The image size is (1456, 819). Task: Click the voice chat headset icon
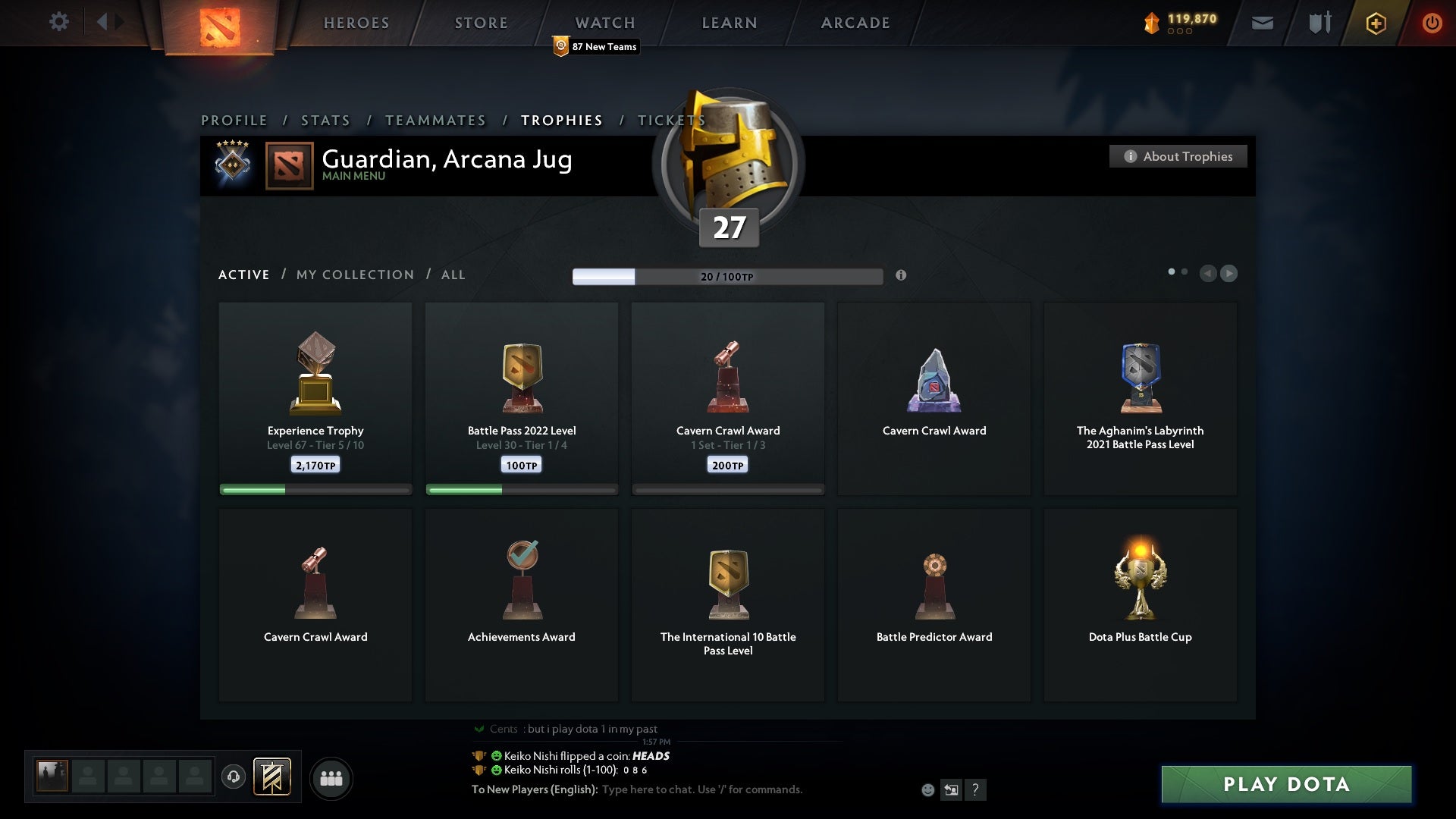click(234, 777)
